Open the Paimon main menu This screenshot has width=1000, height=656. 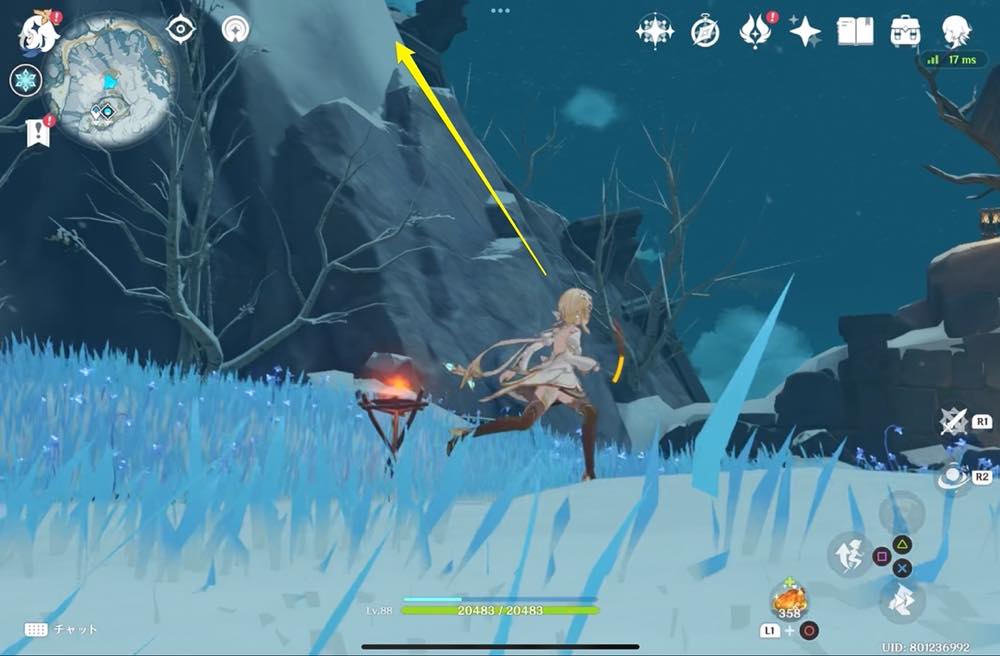[40, 32]
